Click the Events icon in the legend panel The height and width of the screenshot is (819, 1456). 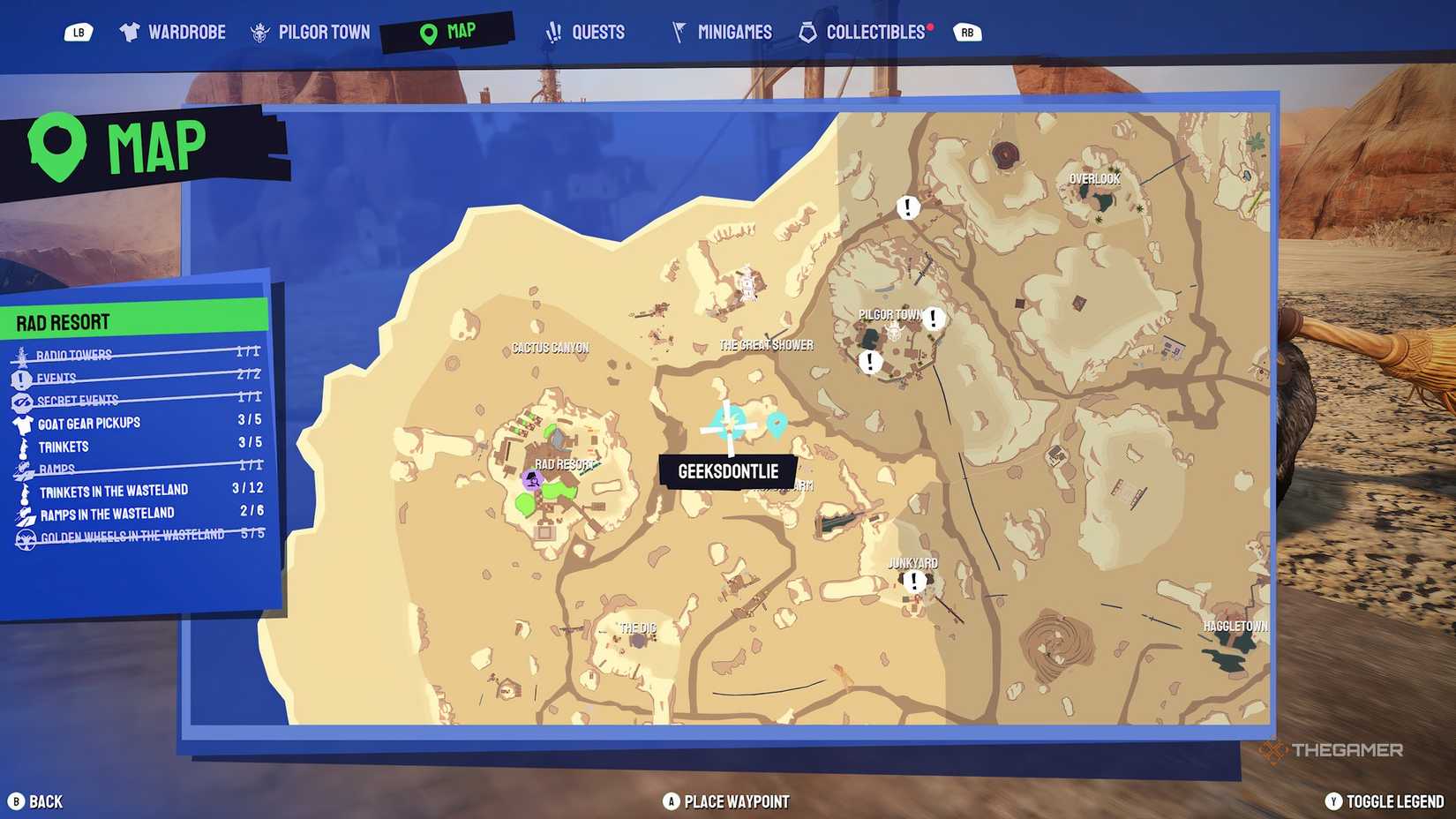[x=21, y=377]
